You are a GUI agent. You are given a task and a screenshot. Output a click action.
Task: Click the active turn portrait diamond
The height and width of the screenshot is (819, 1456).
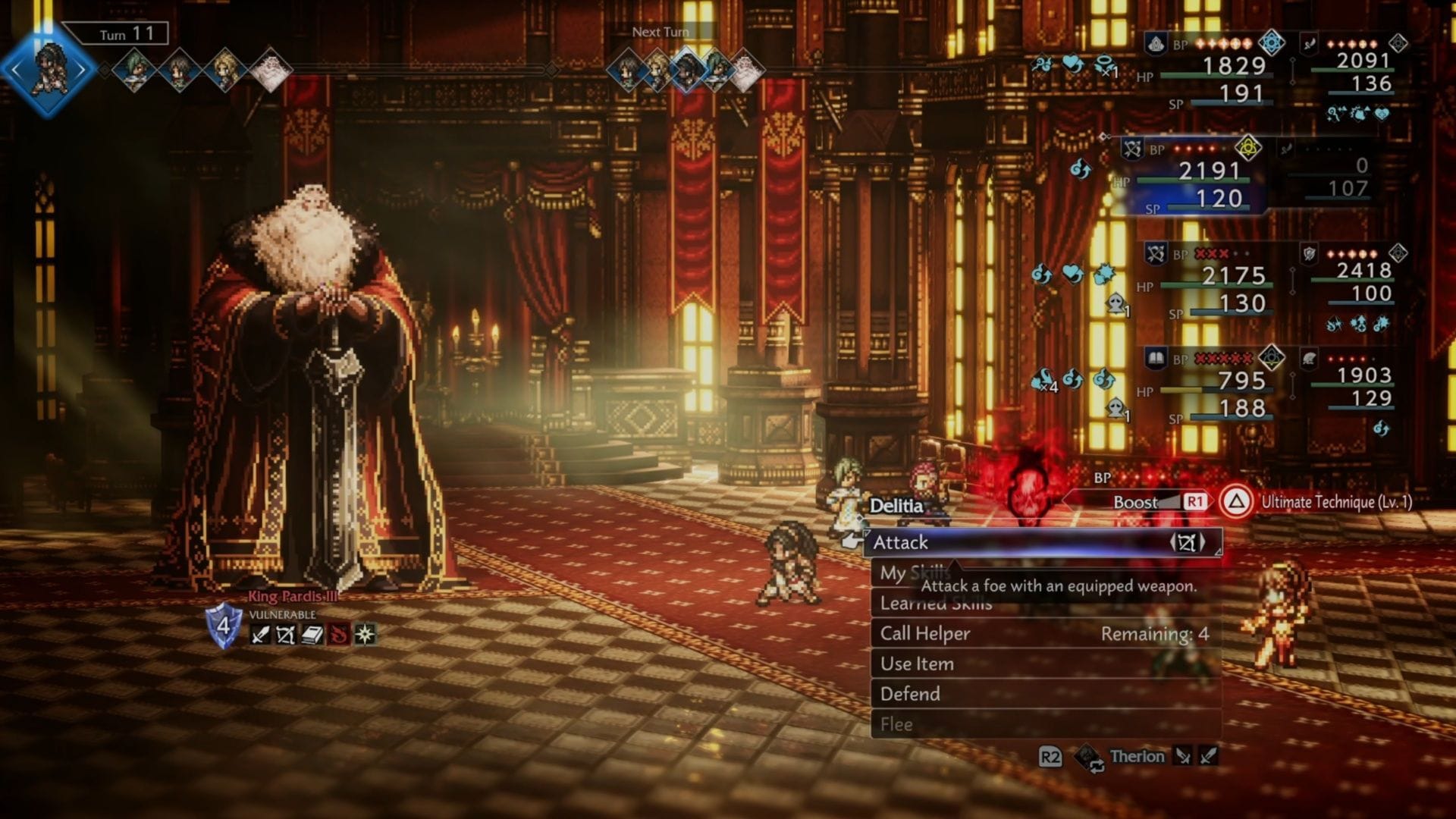[x=48, y=70]
